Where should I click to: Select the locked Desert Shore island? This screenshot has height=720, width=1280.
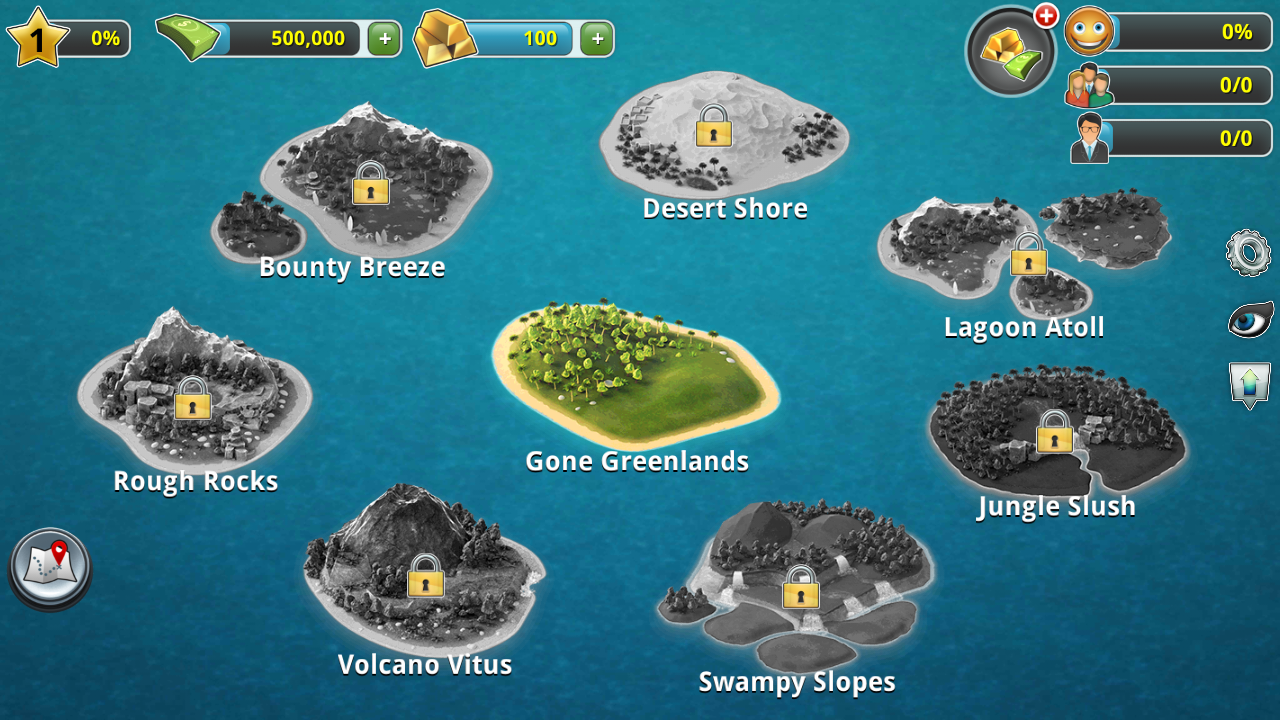pos(714,127)
